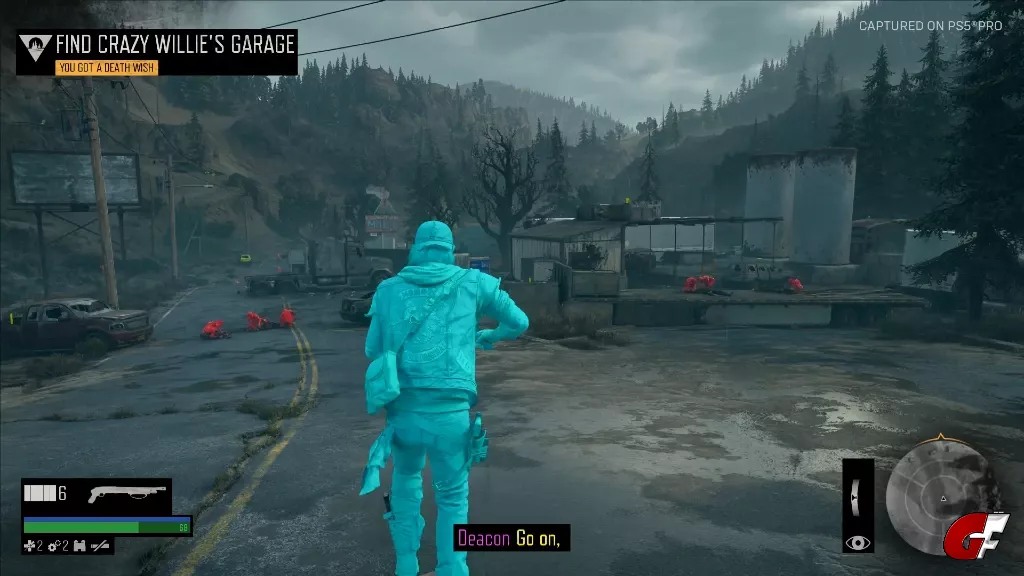Select the shotgun weapon icon

click(x=125, y=494)
